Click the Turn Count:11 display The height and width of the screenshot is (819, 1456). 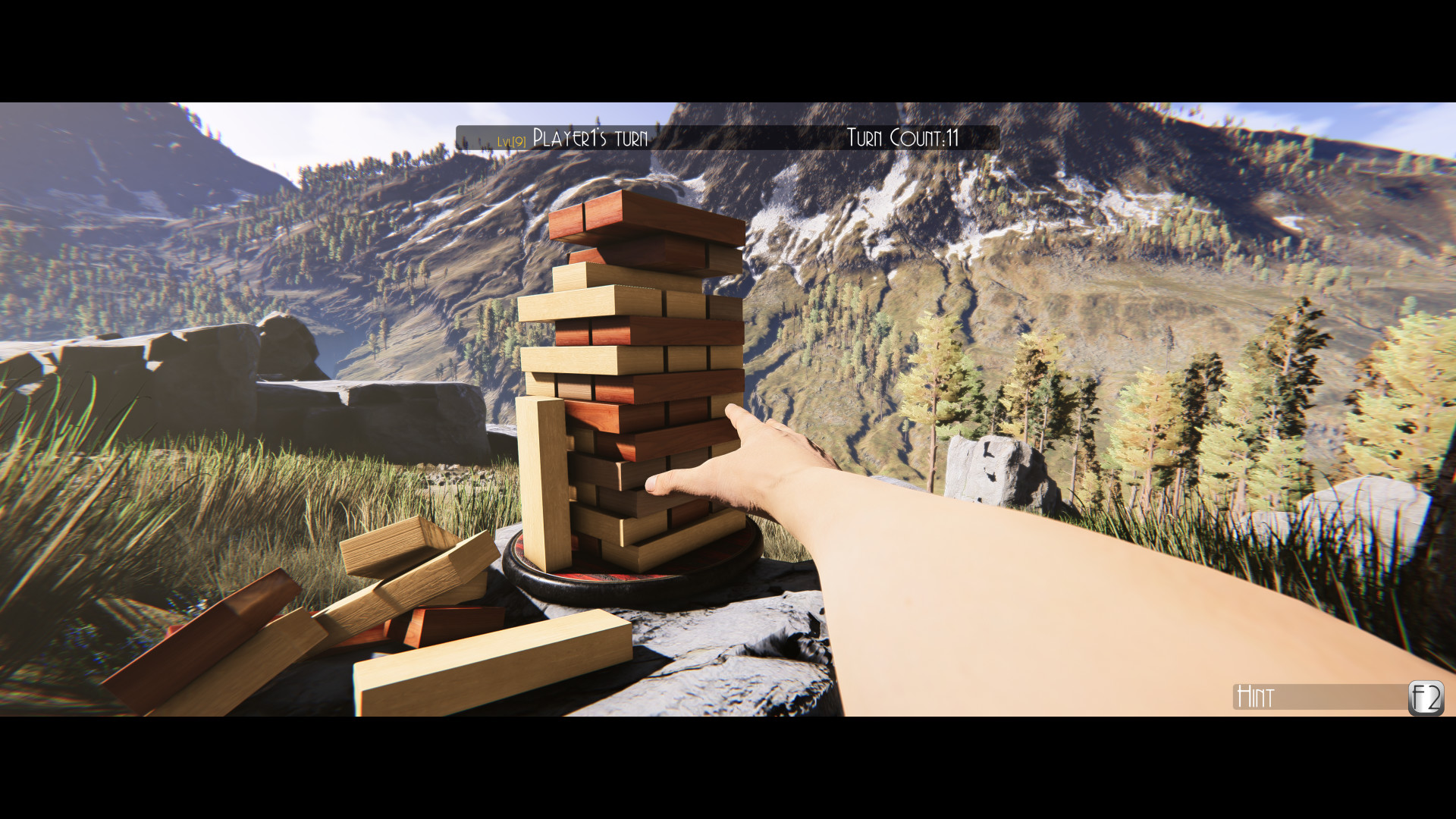[x=902, y=138]
